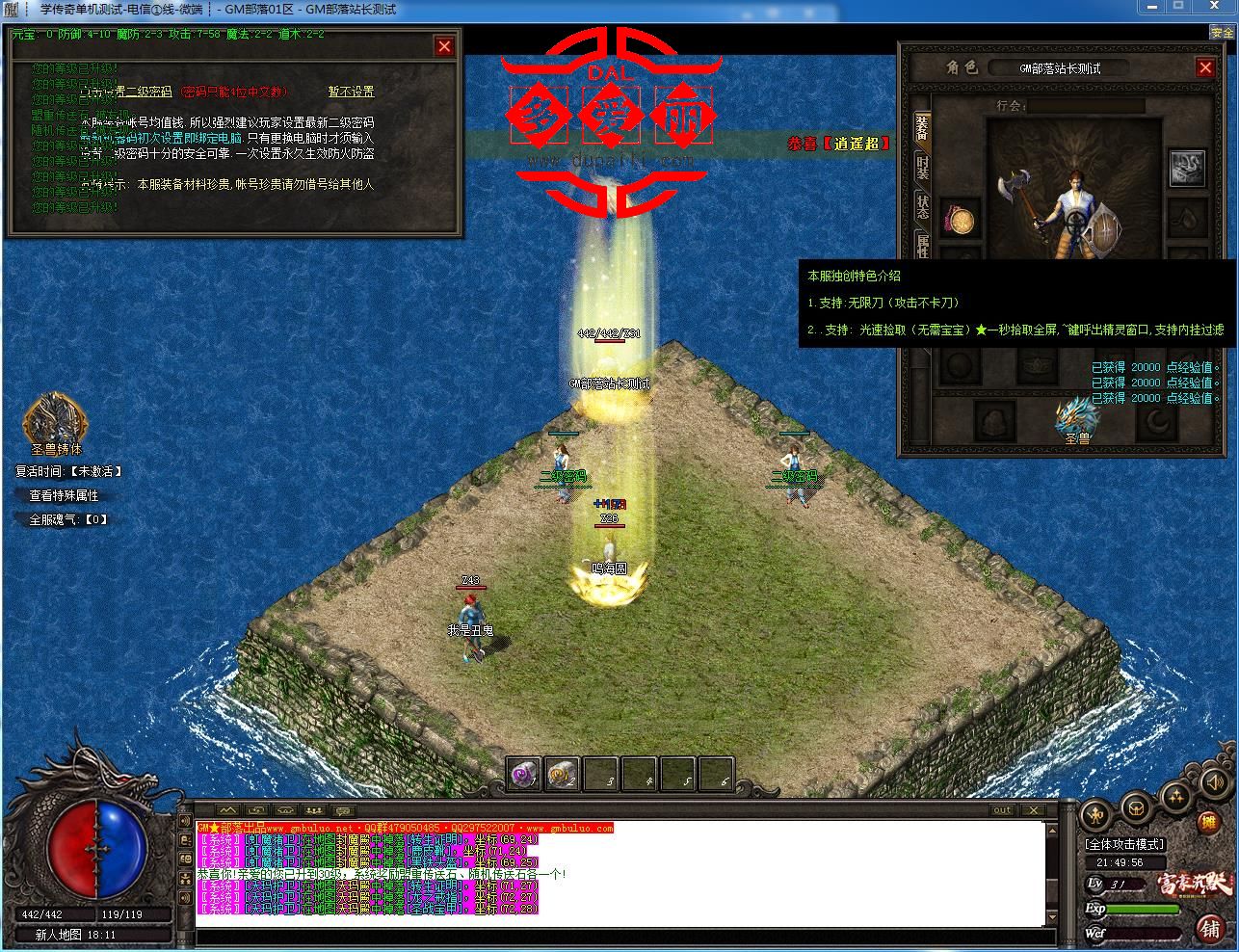The image size is (1239, 952).
Task: Click the friends list icon in the chat toolbar
Action: pos(313,810)
